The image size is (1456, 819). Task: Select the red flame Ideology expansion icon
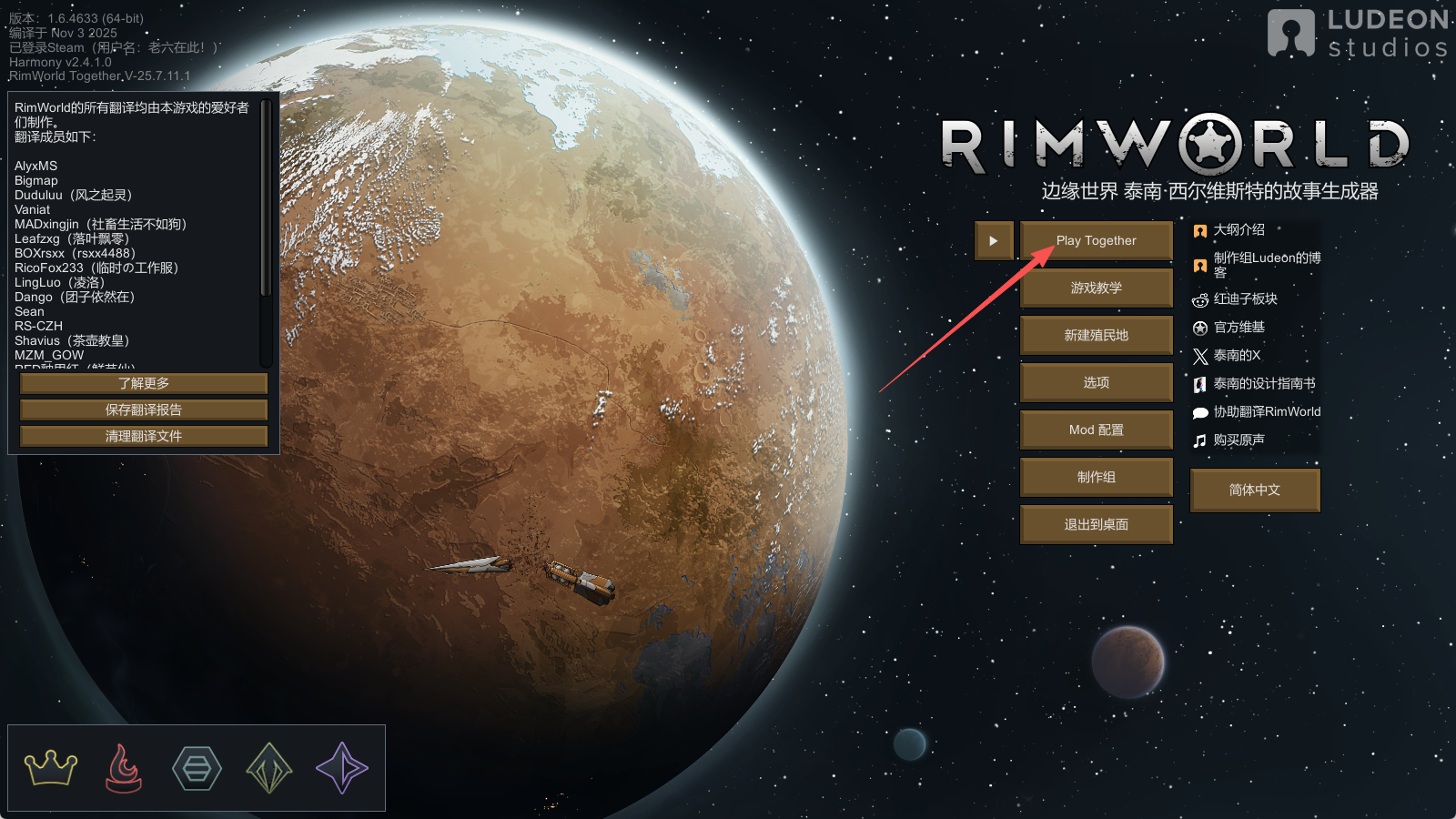tap(124, 768)
